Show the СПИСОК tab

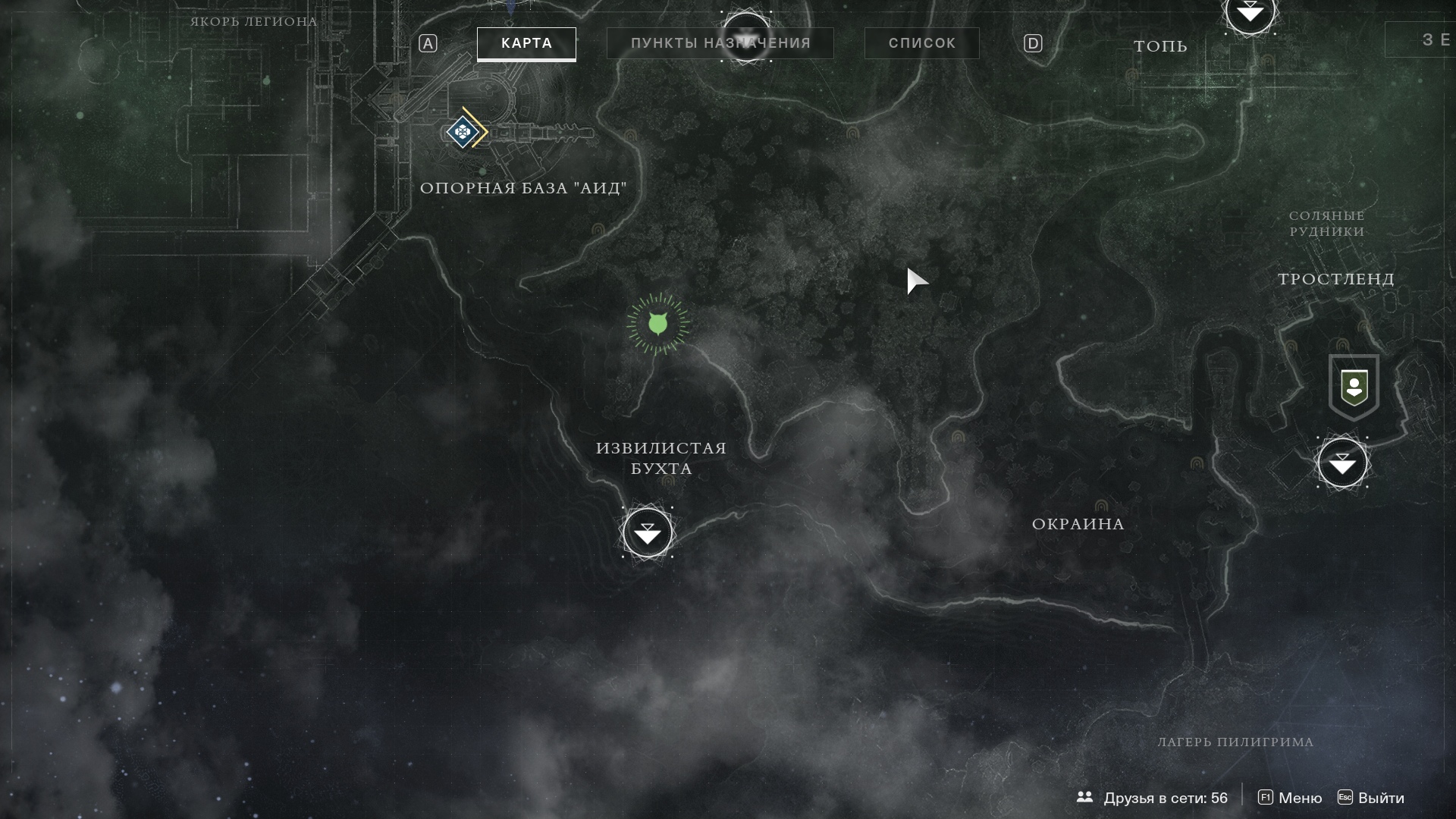(x=921, y=43)
